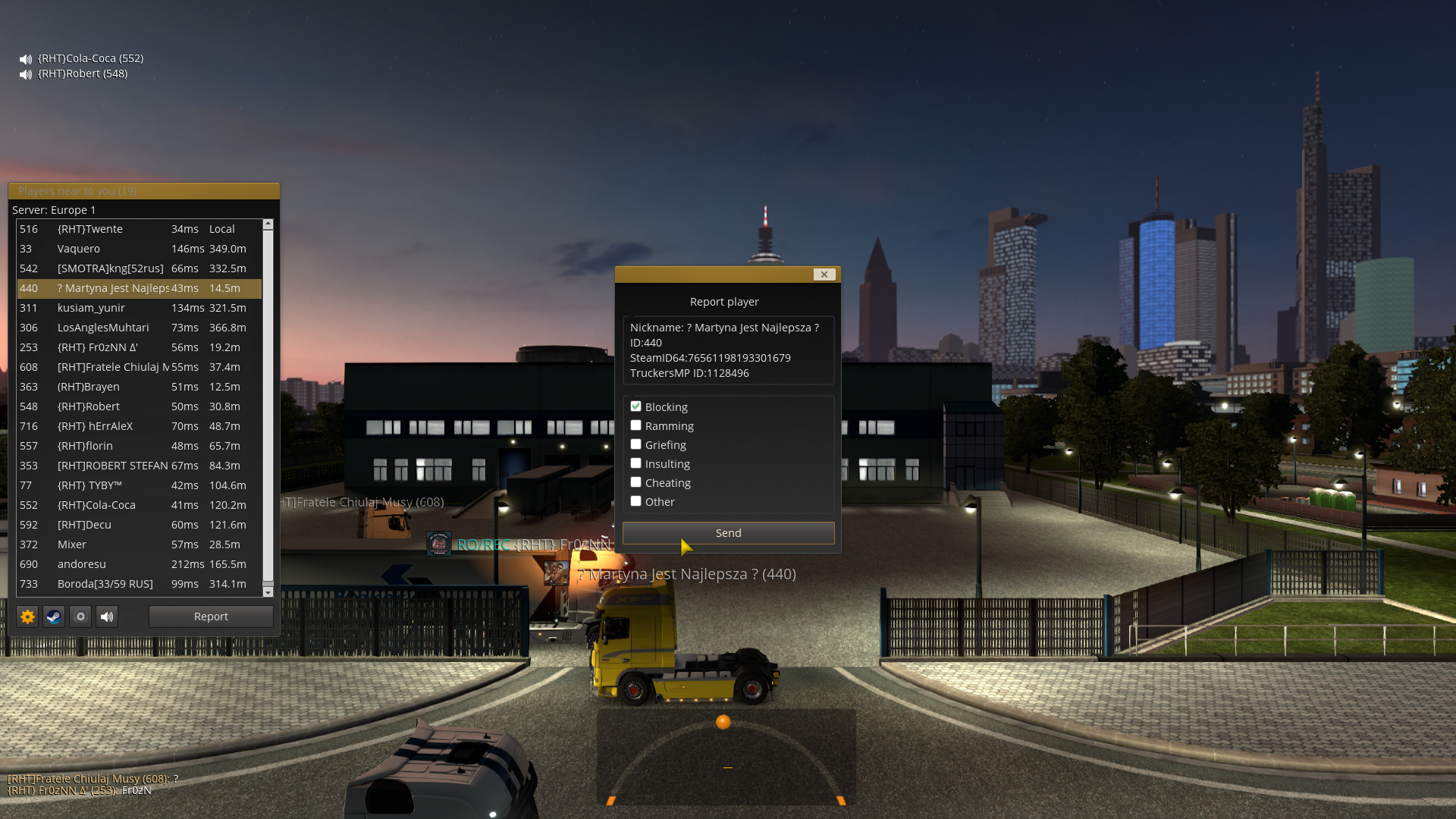The width and height of the screenshot is (1456, 819).
Task: Open the Steam profile icon
Action: pos(54,617)
